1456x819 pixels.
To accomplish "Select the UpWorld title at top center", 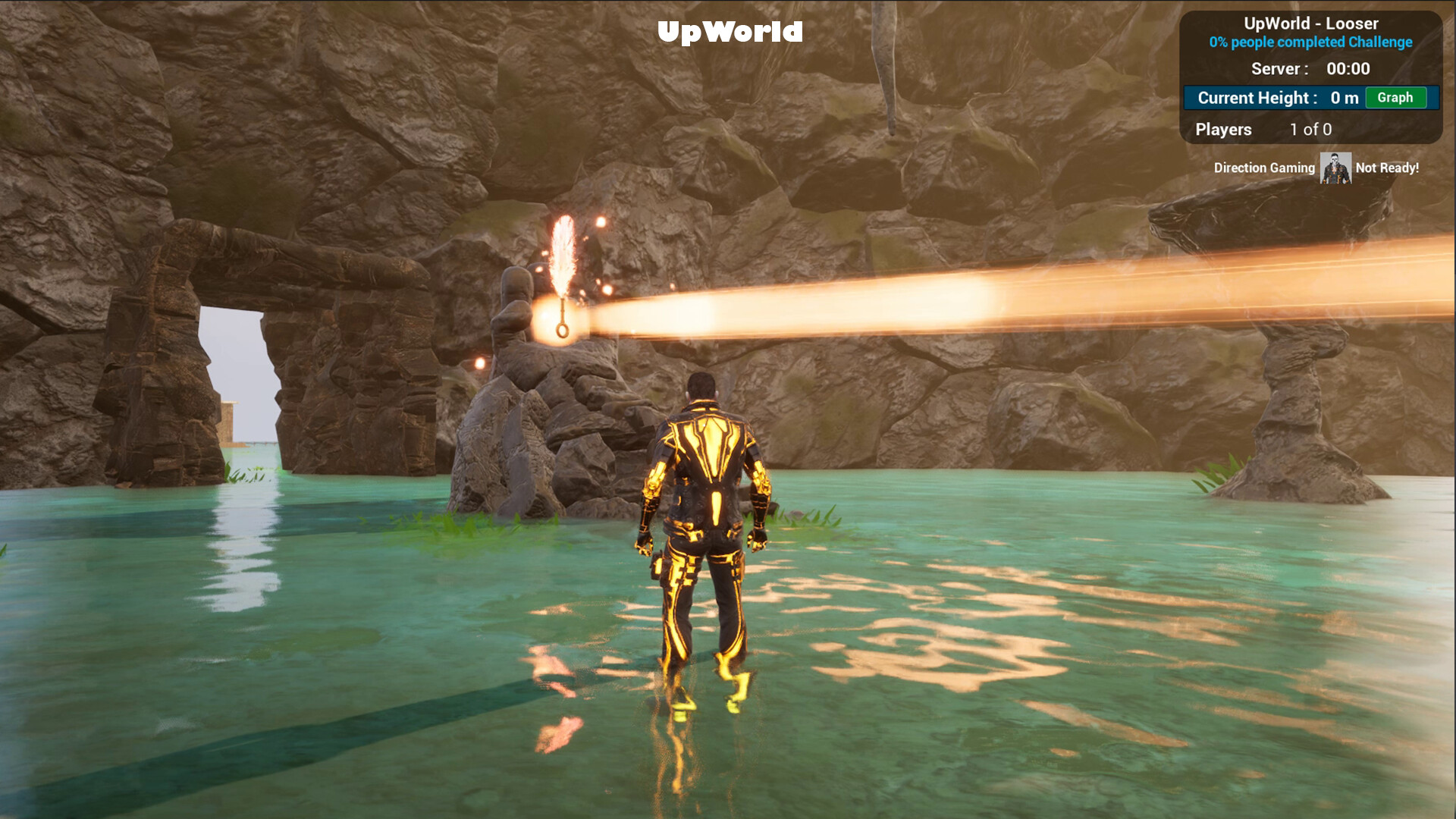I will [730, 32].
